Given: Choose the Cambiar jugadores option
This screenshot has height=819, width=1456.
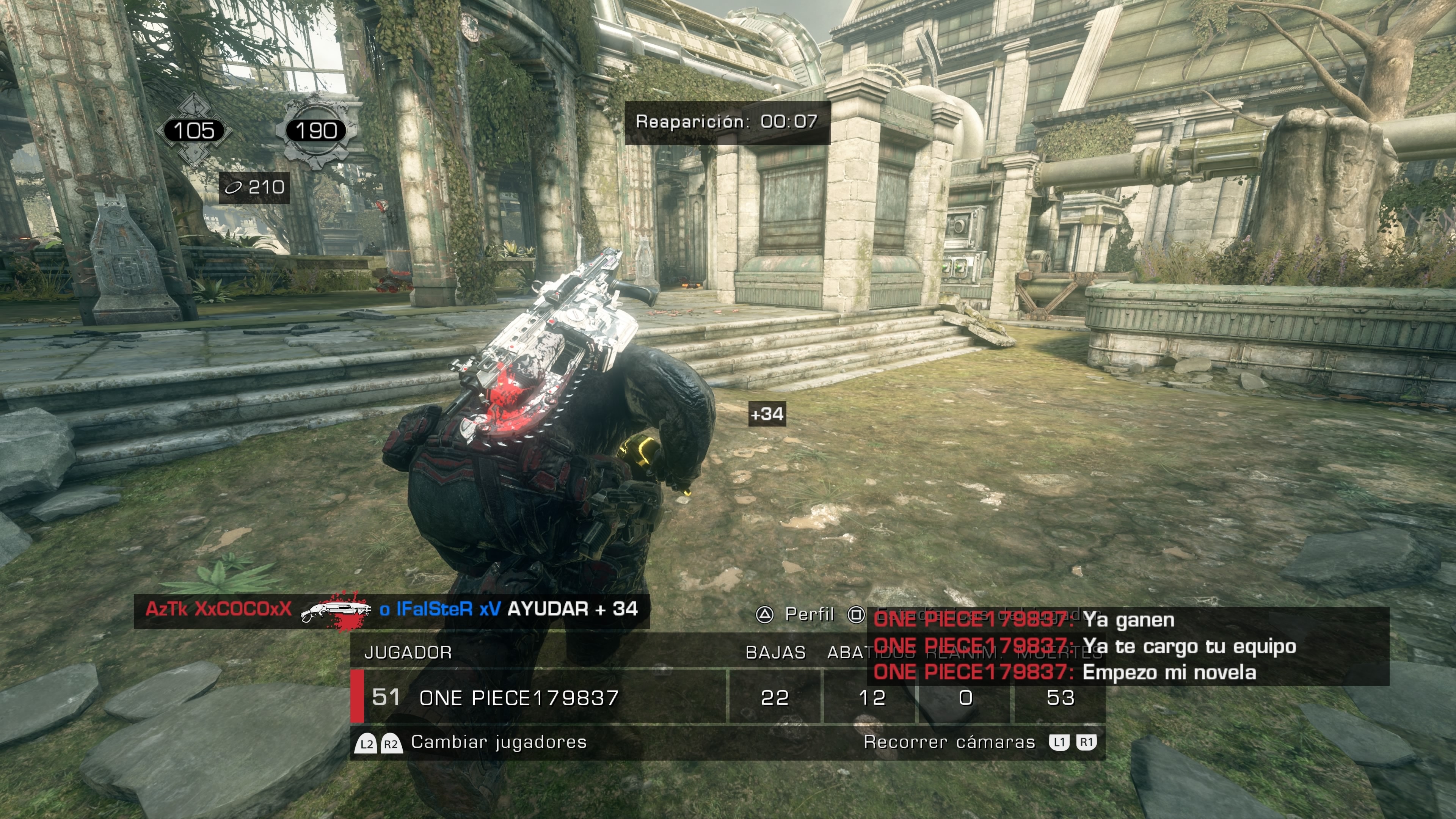Looking at the screenshot, I should (498, 742).
